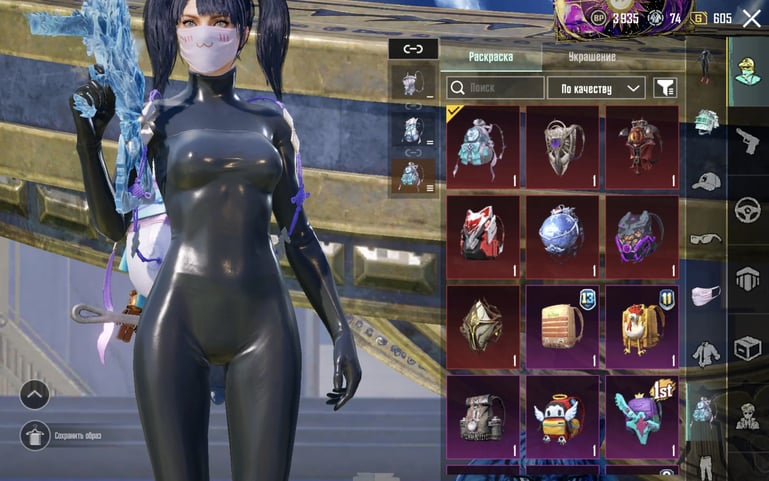Choose the chicken backpack skin
Screen dimensions: 769x481
click(x=640, y=326)
